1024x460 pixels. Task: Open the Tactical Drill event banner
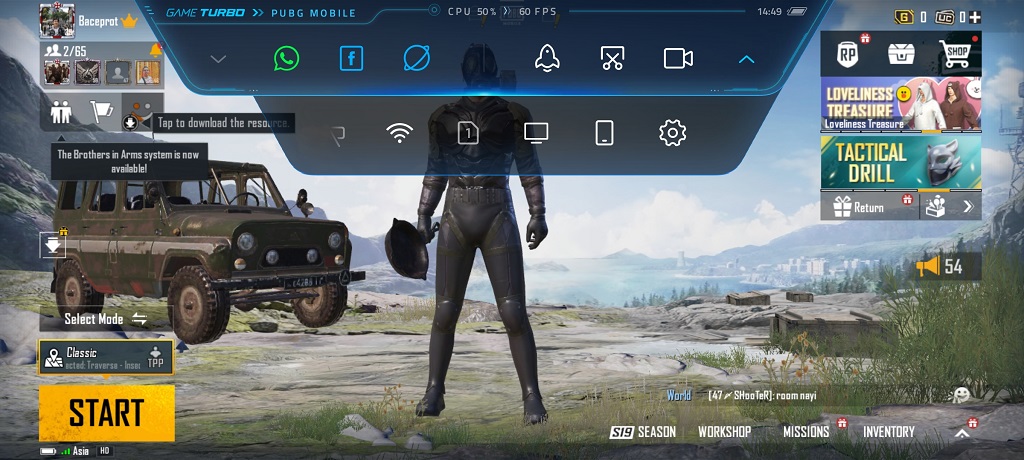tap(900, 161)
